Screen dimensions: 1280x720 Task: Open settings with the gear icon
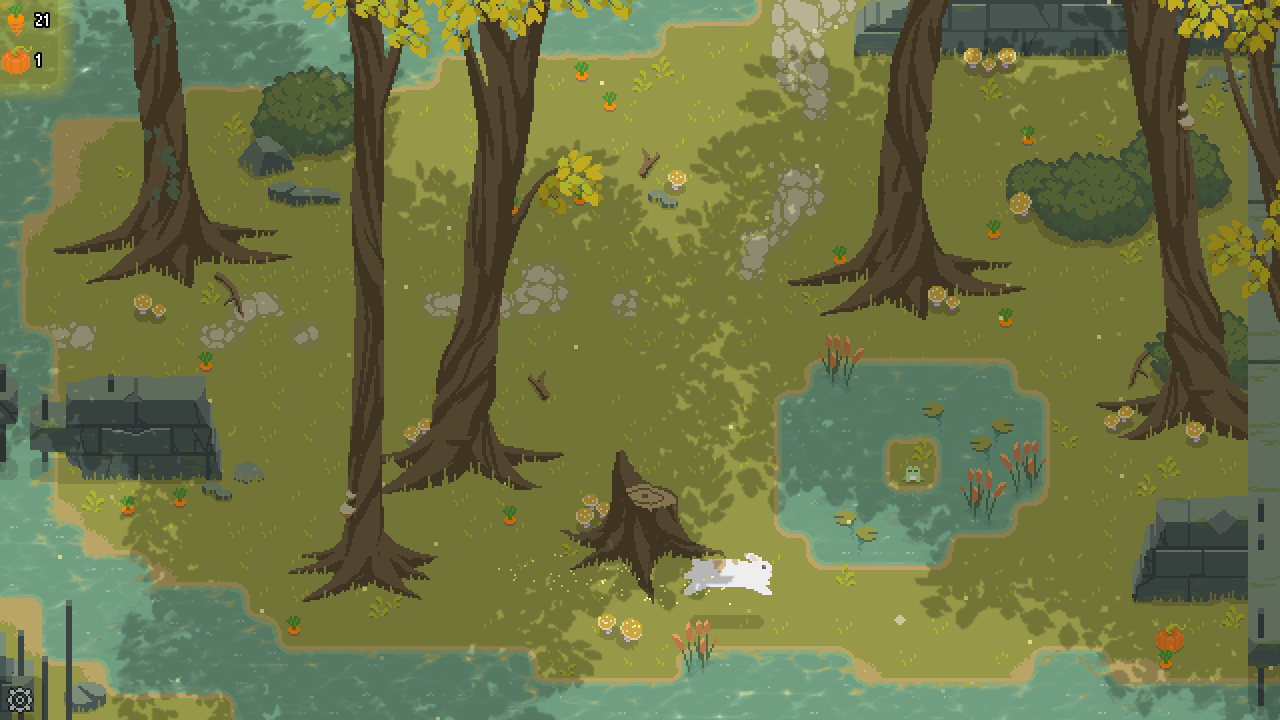tap(19, 699)
